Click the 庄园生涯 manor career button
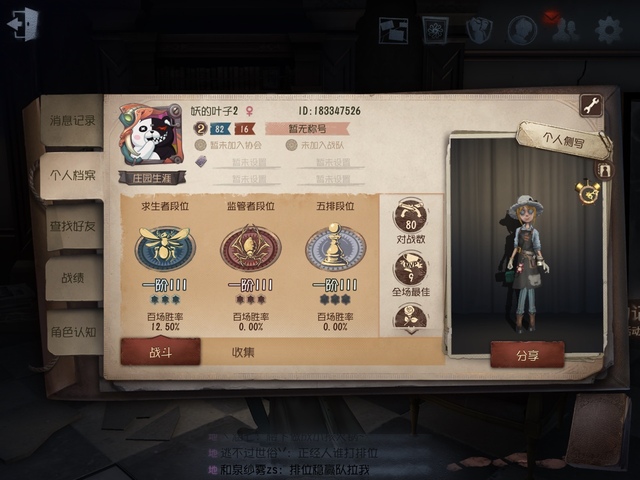Viewport: 640px width, 480px height. click(x=153, y=177)
